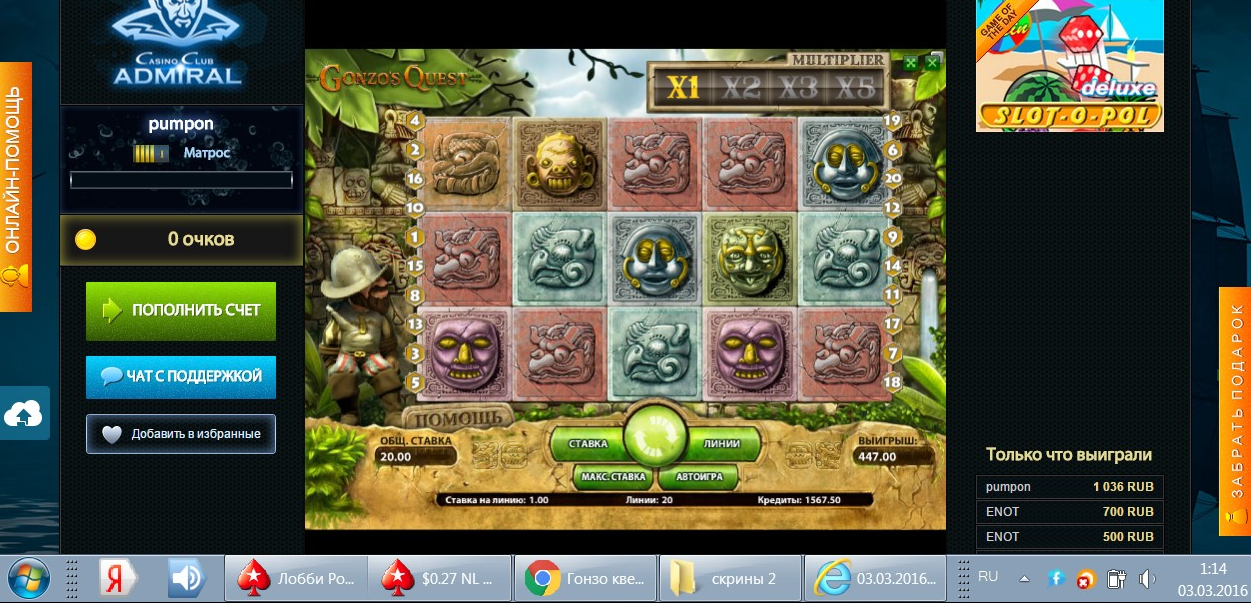1251x603 pixels.
Task: Add the game to favorites
Action: point(181,434)
